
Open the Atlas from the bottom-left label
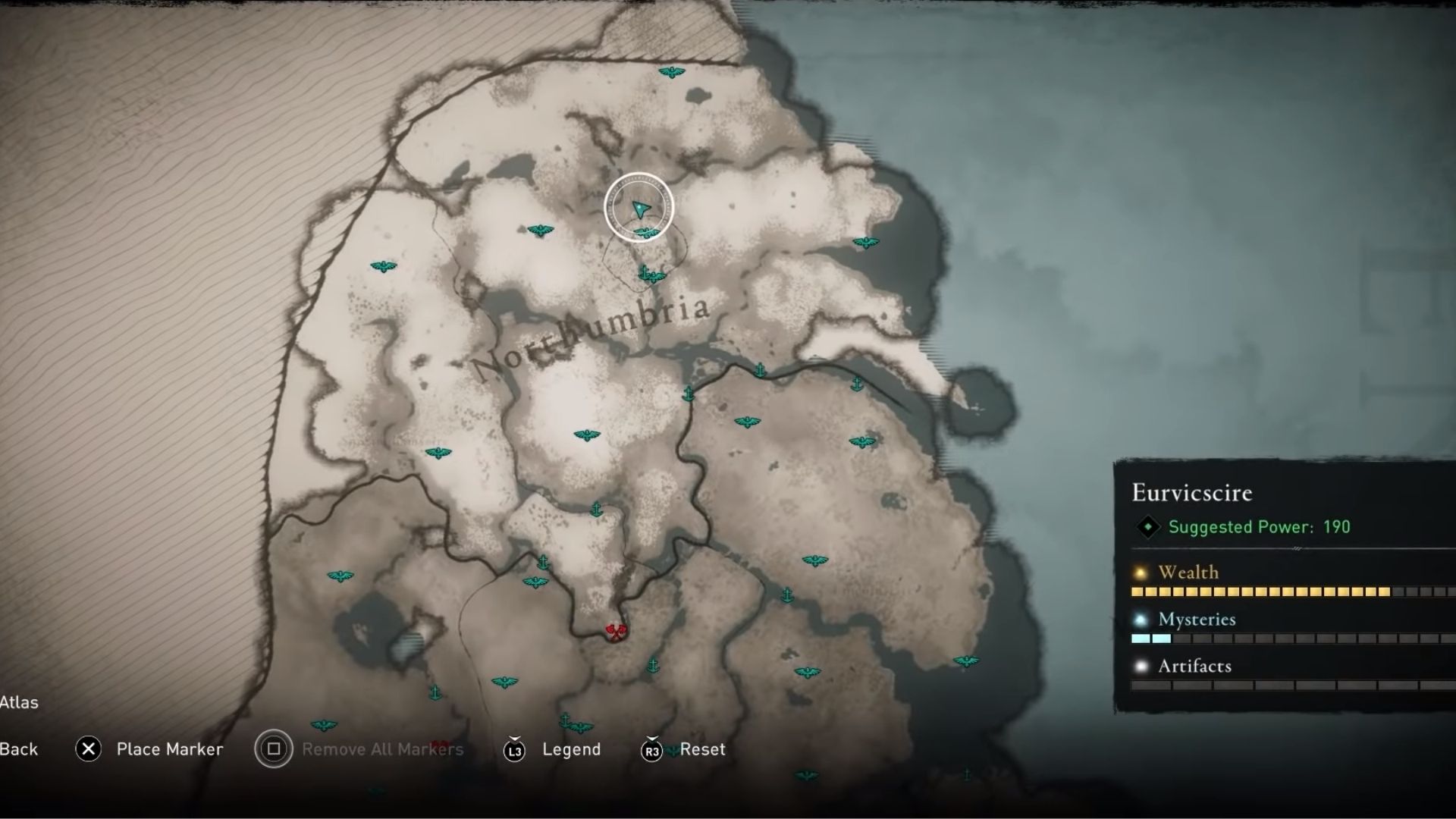20,702
